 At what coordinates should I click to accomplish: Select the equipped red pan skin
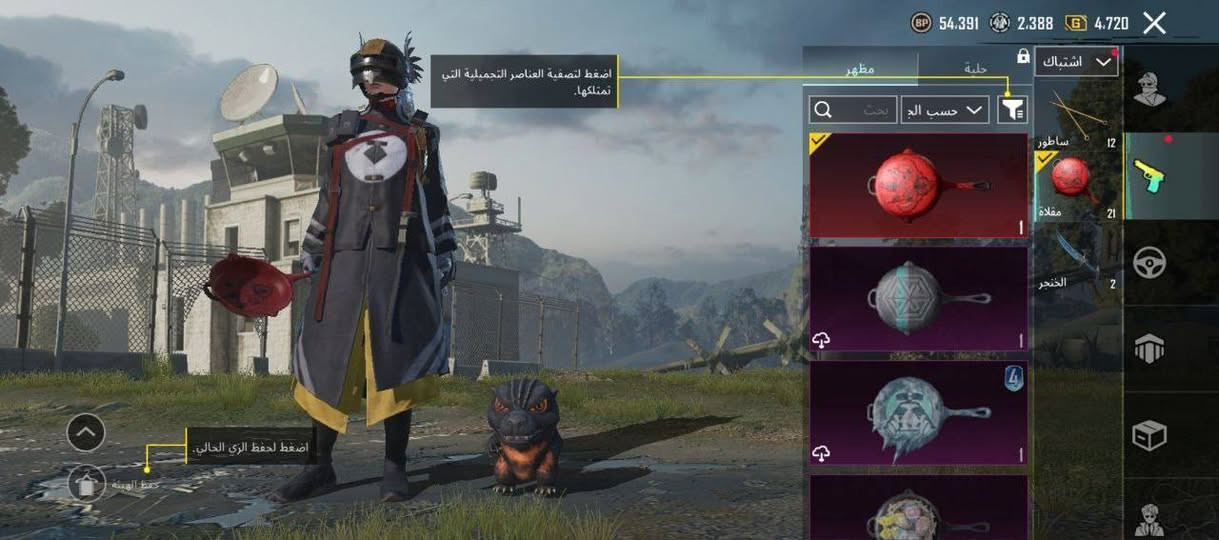(x=917, y=185)
